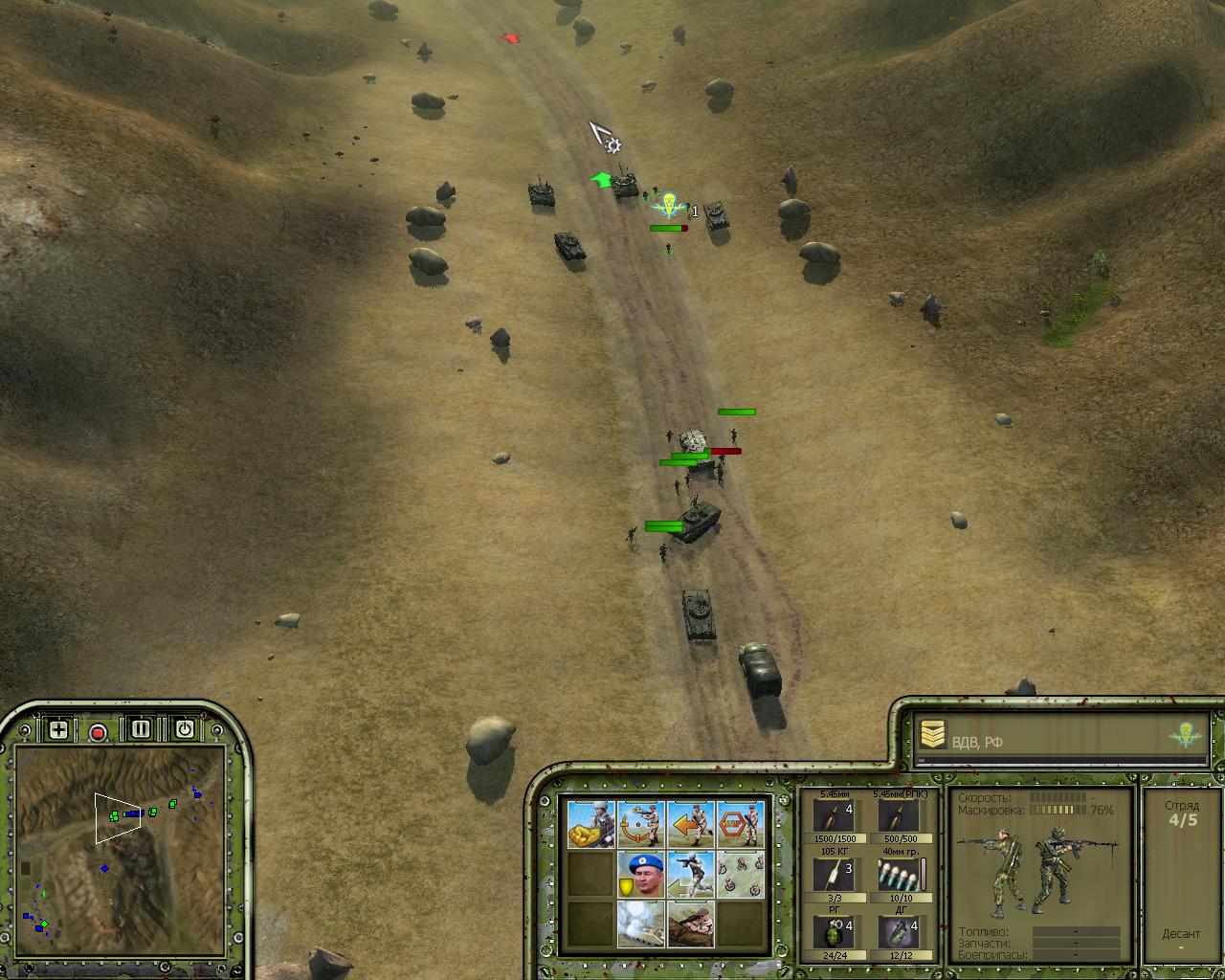Select the РГ hand grenade slot
1225x980 pixels.
coord(834,931)
